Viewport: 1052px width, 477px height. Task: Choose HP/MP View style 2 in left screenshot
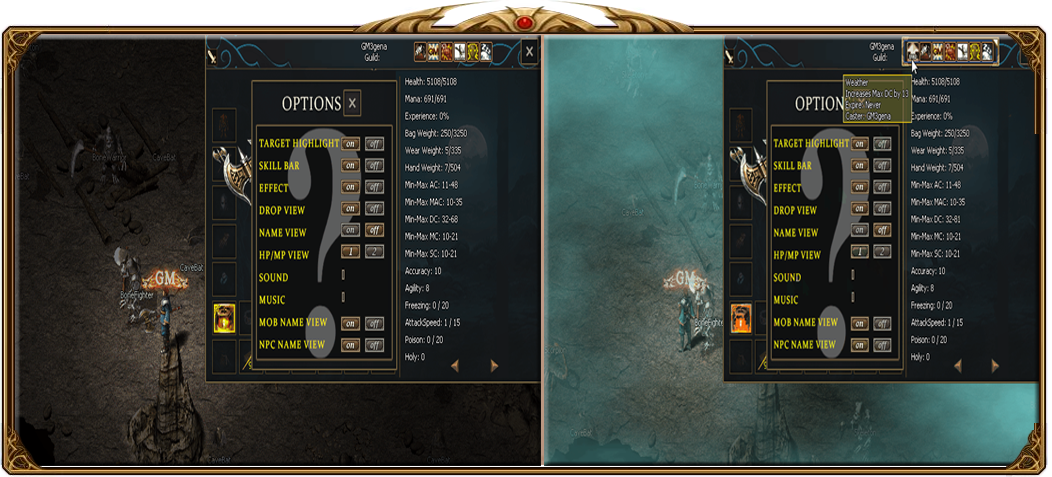coord(374,253)
